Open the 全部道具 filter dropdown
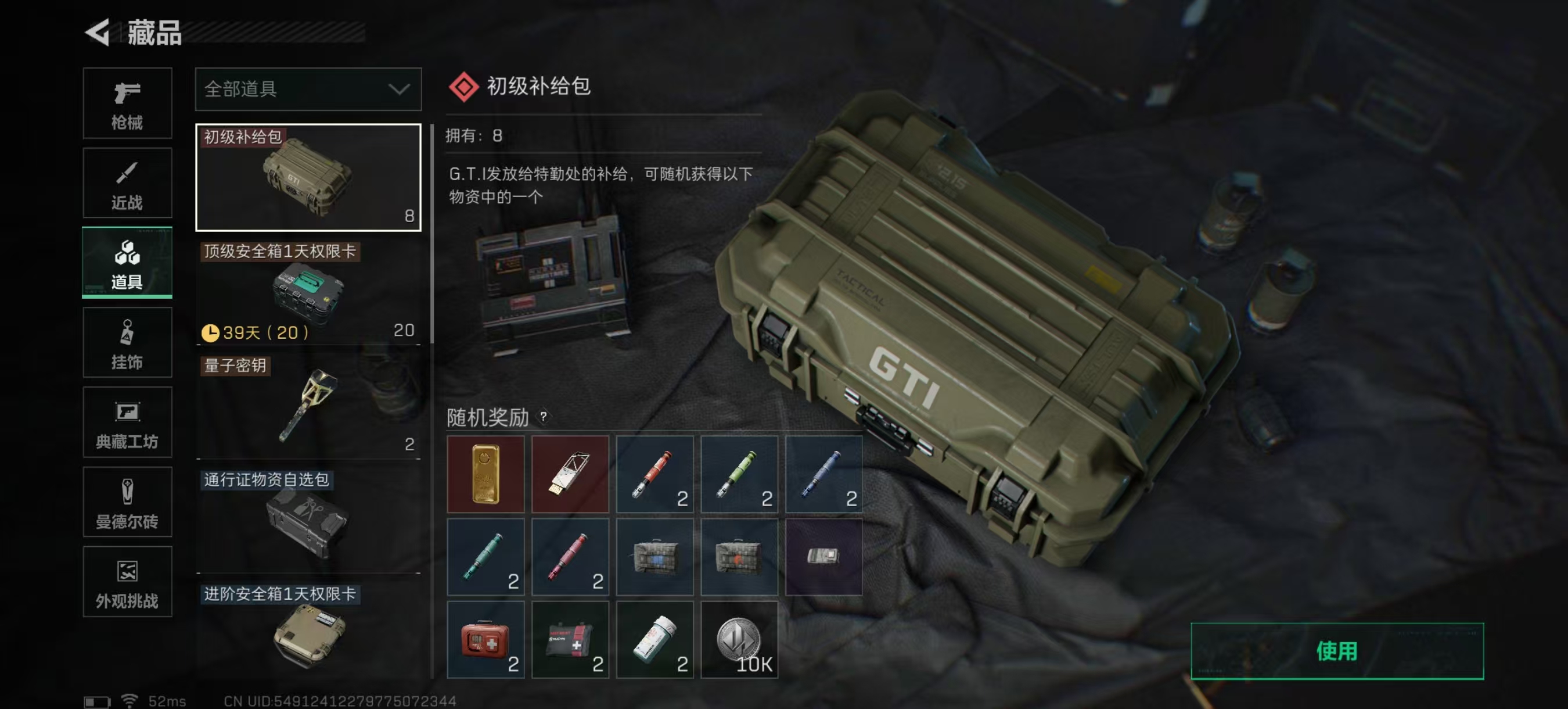This screenshot has height=709, width=1568. [286, 89]
